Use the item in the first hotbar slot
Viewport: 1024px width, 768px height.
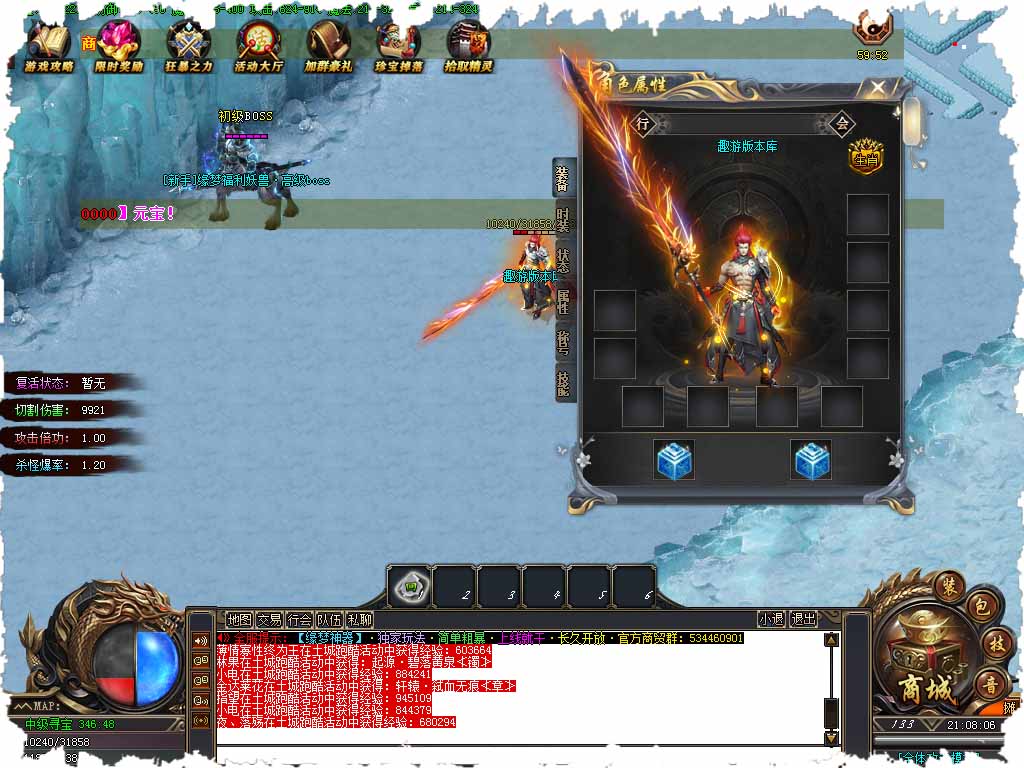click(x=408, y=586)
